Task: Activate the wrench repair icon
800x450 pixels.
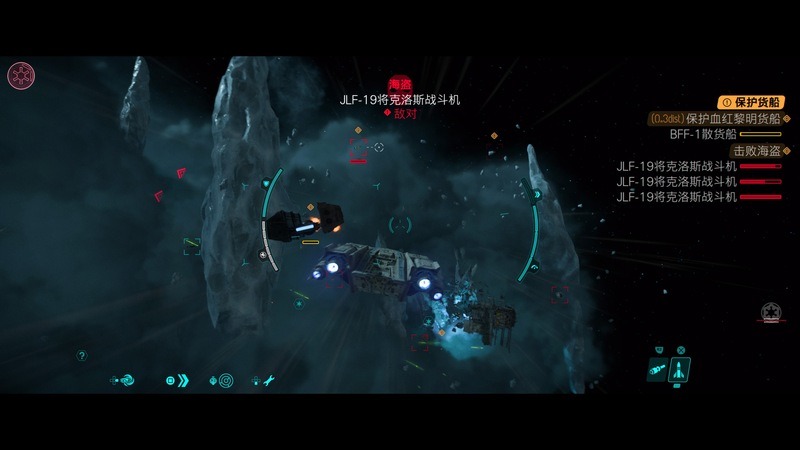Action: 268,380
